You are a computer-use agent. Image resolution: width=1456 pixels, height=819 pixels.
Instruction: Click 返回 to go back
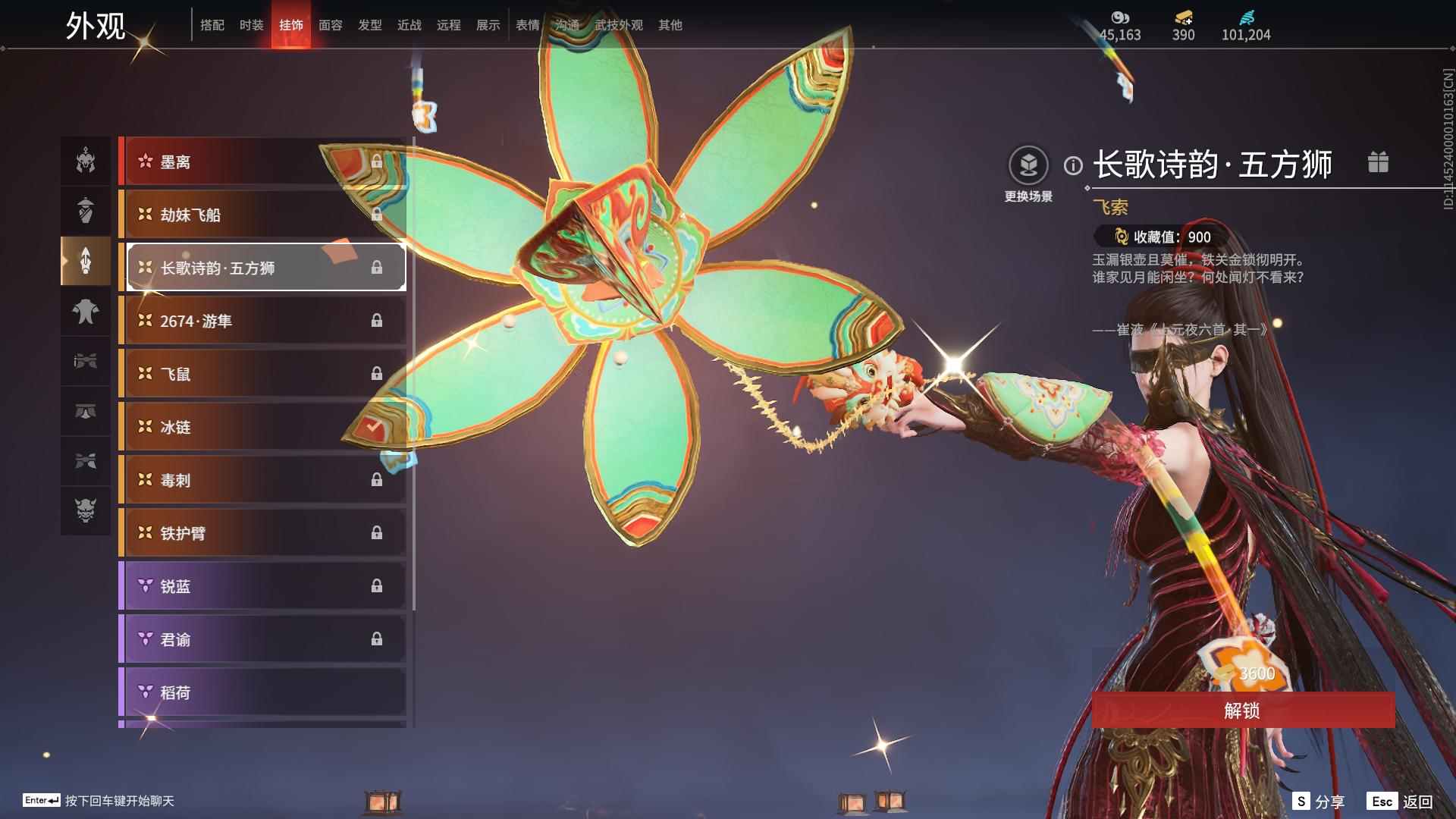tap(1417, 802)
